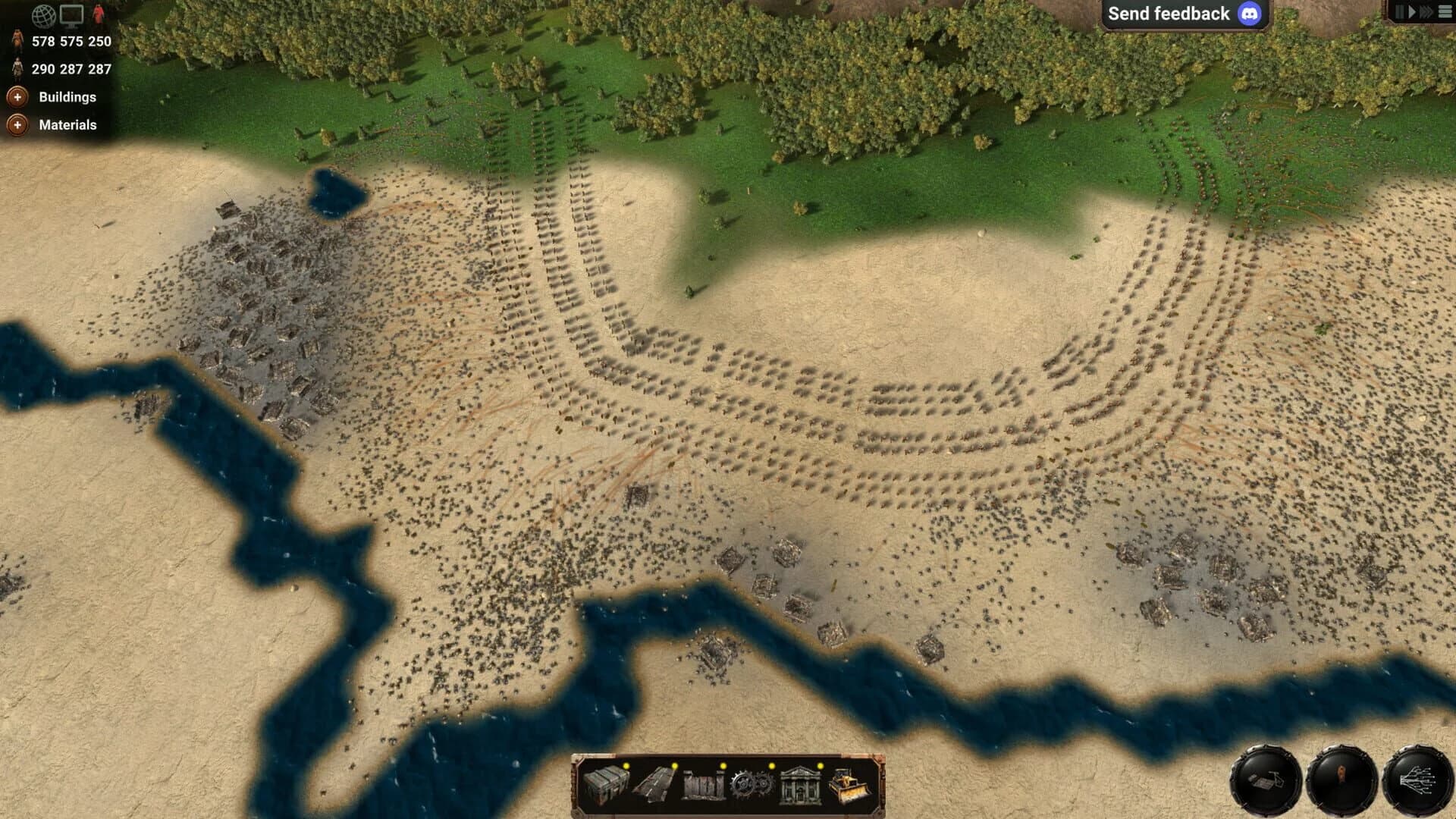Select the red figure icon
The width and height of the screenshot is (1456, 819).
(x=99, y=14)
